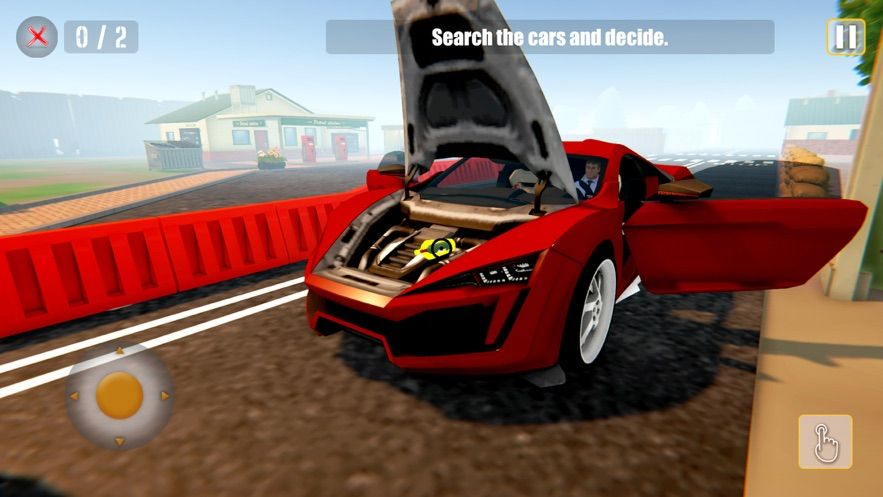Tap the hand-pointer interact button

825,441
